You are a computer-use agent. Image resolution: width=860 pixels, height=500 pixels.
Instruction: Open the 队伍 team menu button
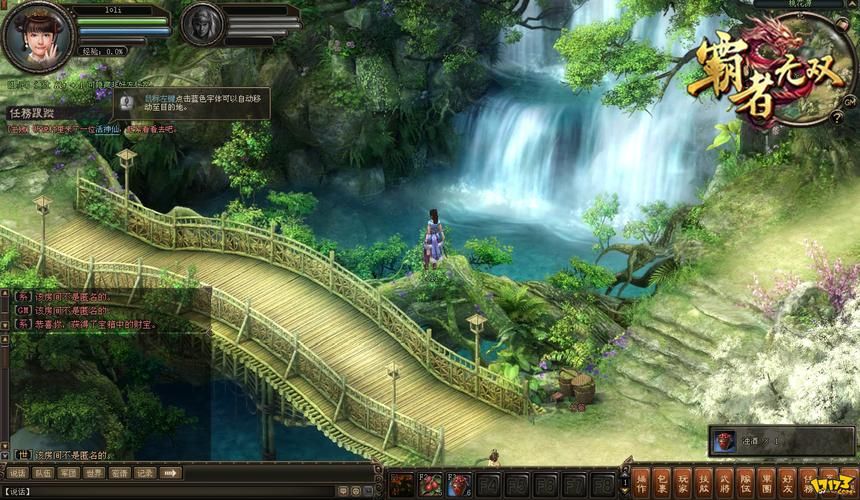(x=746, y=480)
